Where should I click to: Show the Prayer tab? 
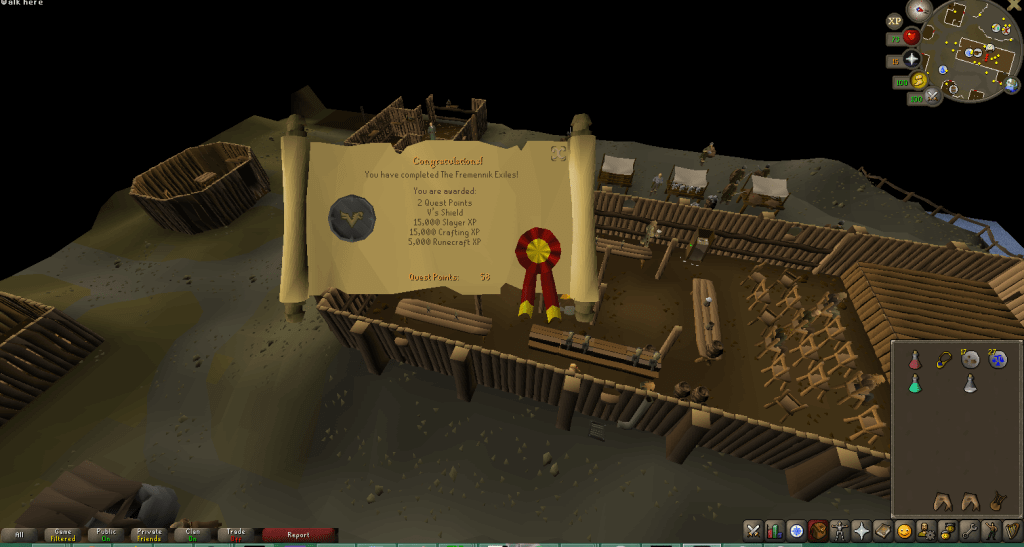pos(861,530)
